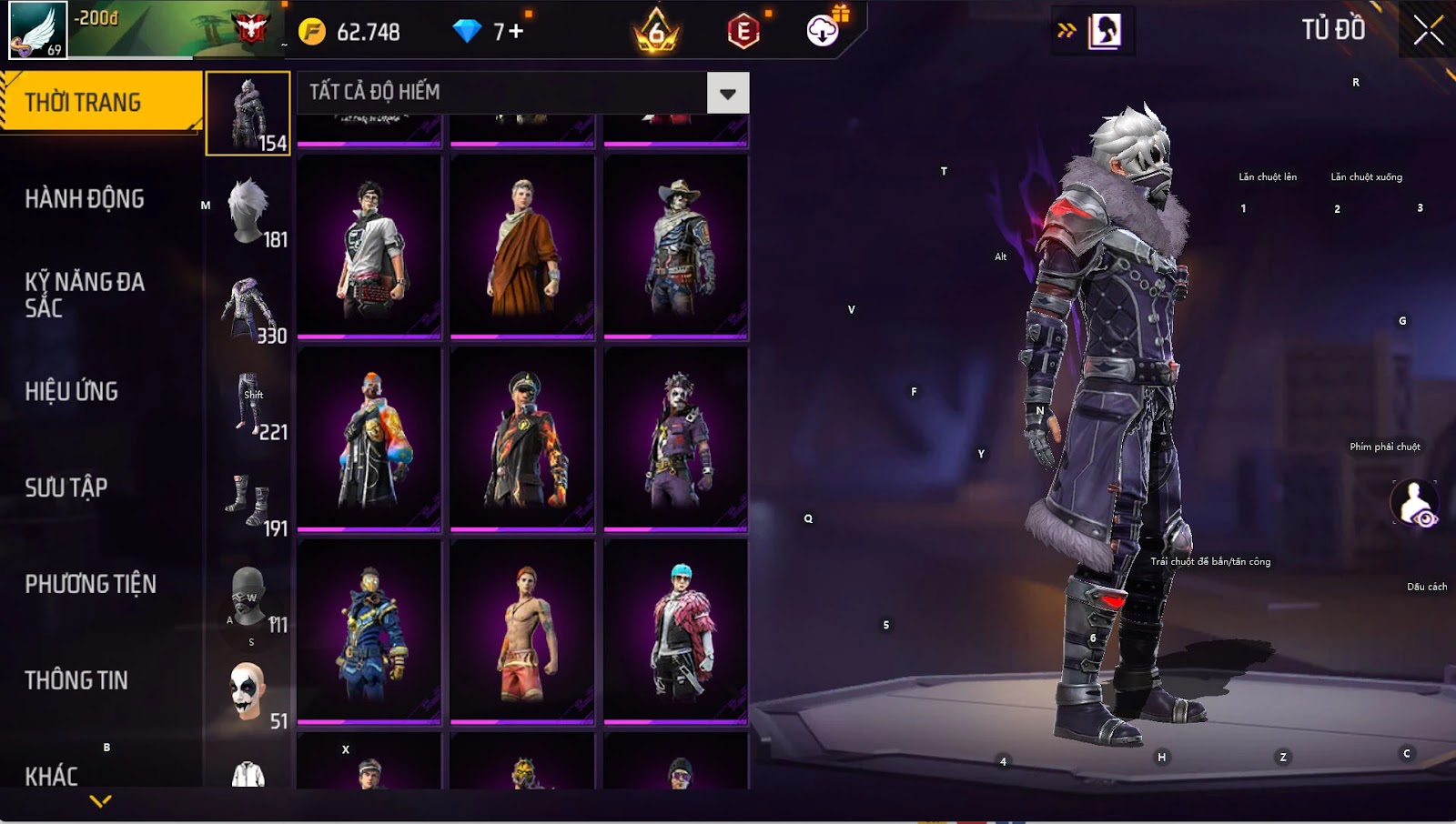Toggle the character preview eye icon

tap(1415, 503)
